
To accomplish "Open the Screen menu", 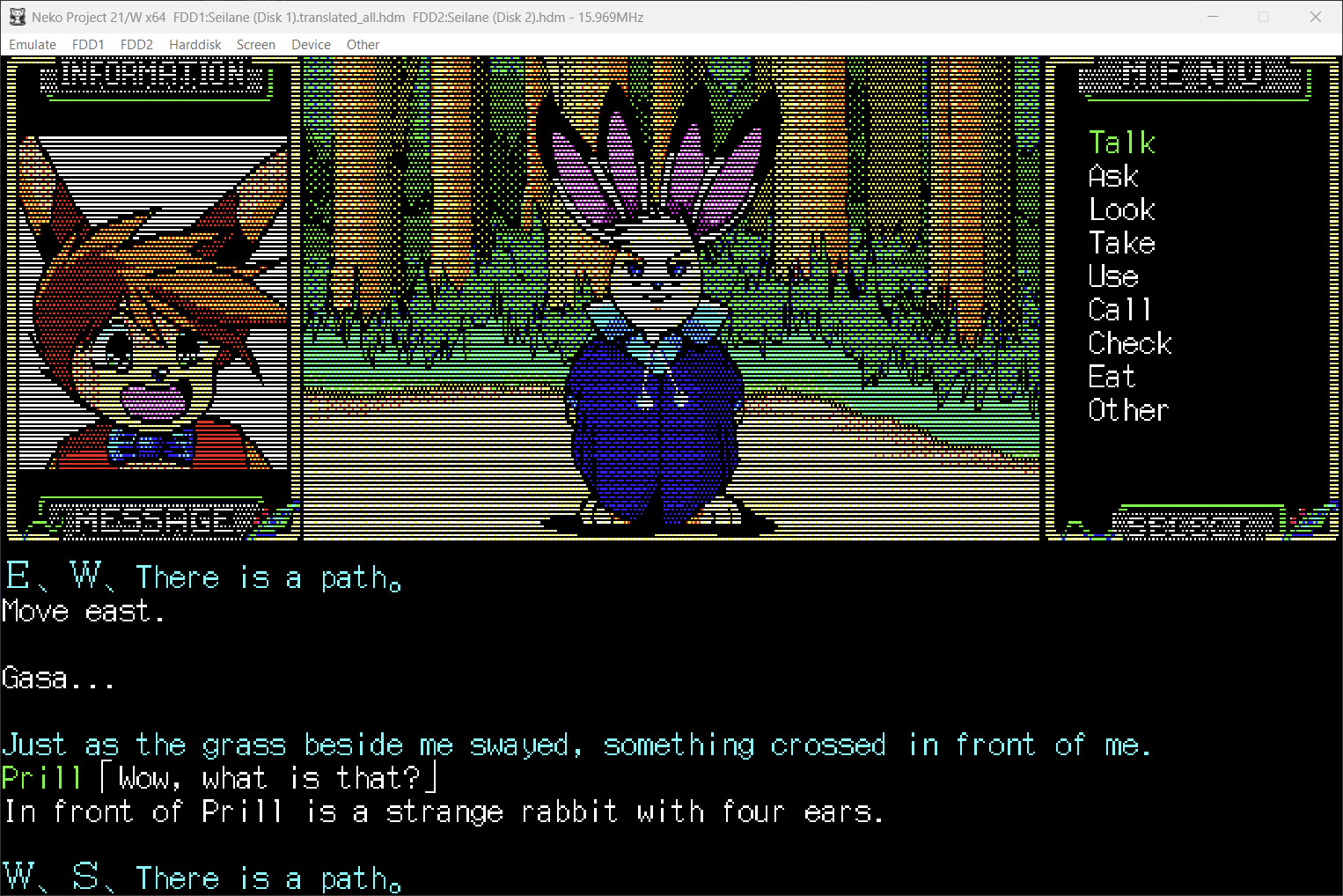I will [x=256, y=45].
